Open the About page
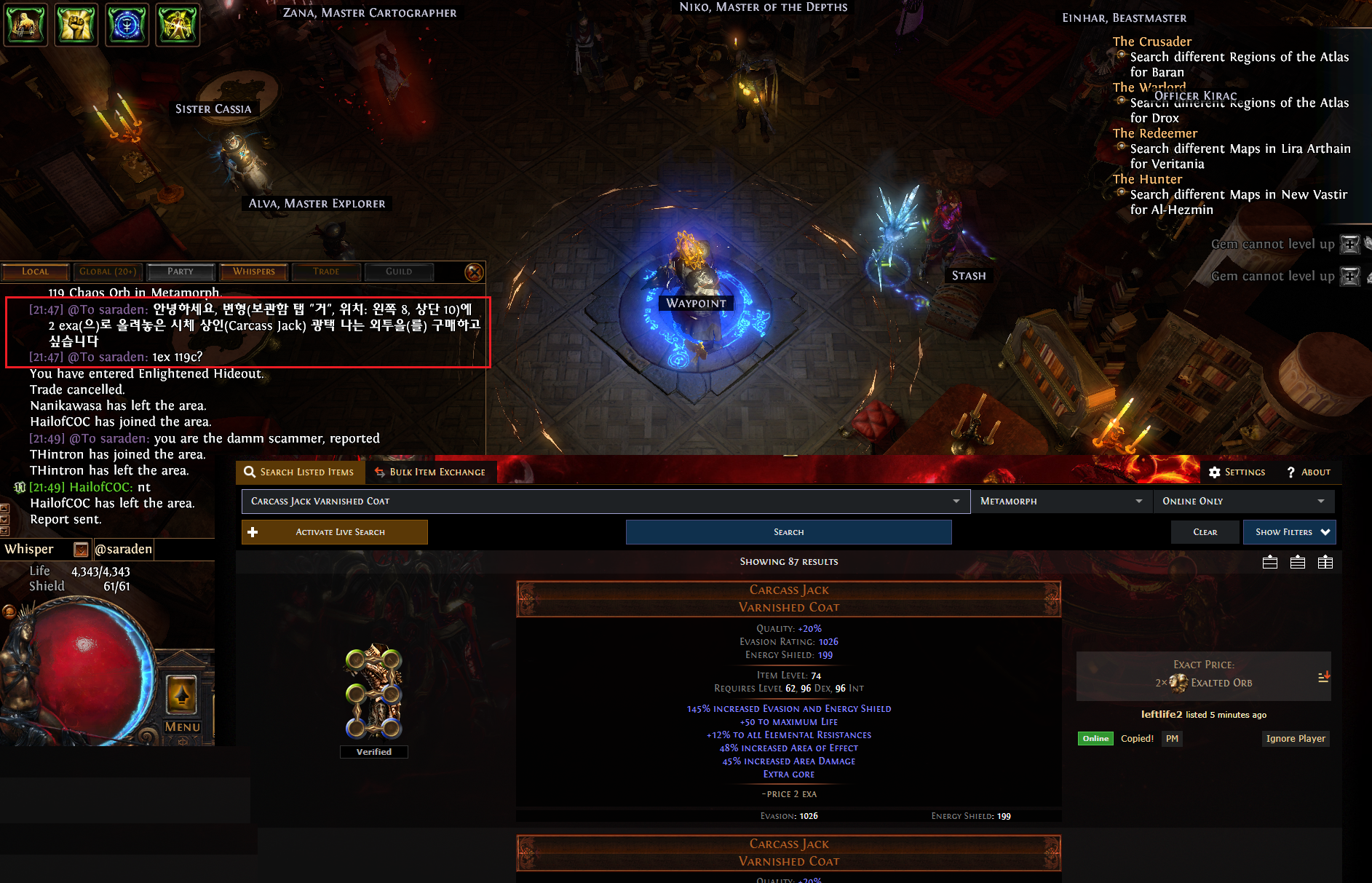 pos(1309,472)
